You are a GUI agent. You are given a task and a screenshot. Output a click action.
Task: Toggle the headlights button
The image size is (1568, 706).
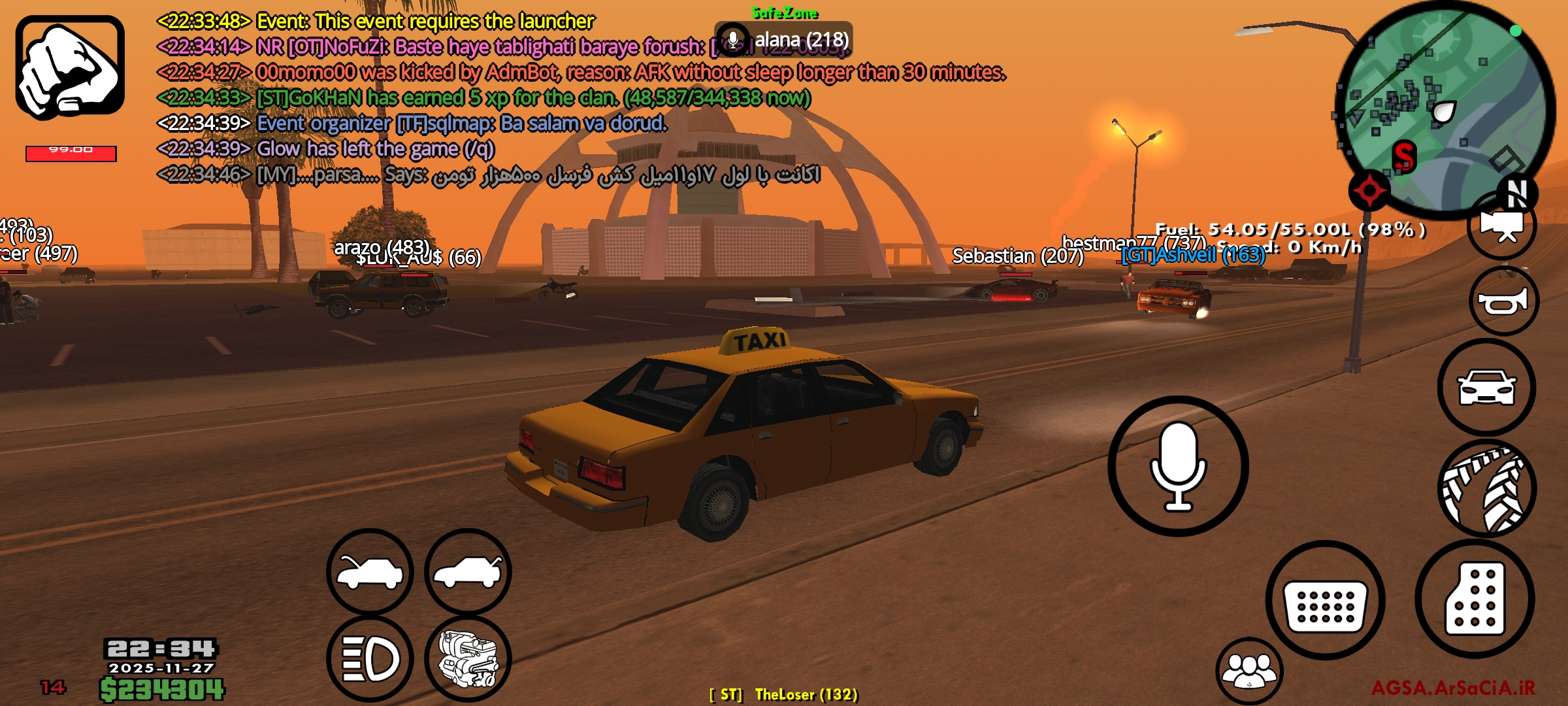click(x=370, y=658)
